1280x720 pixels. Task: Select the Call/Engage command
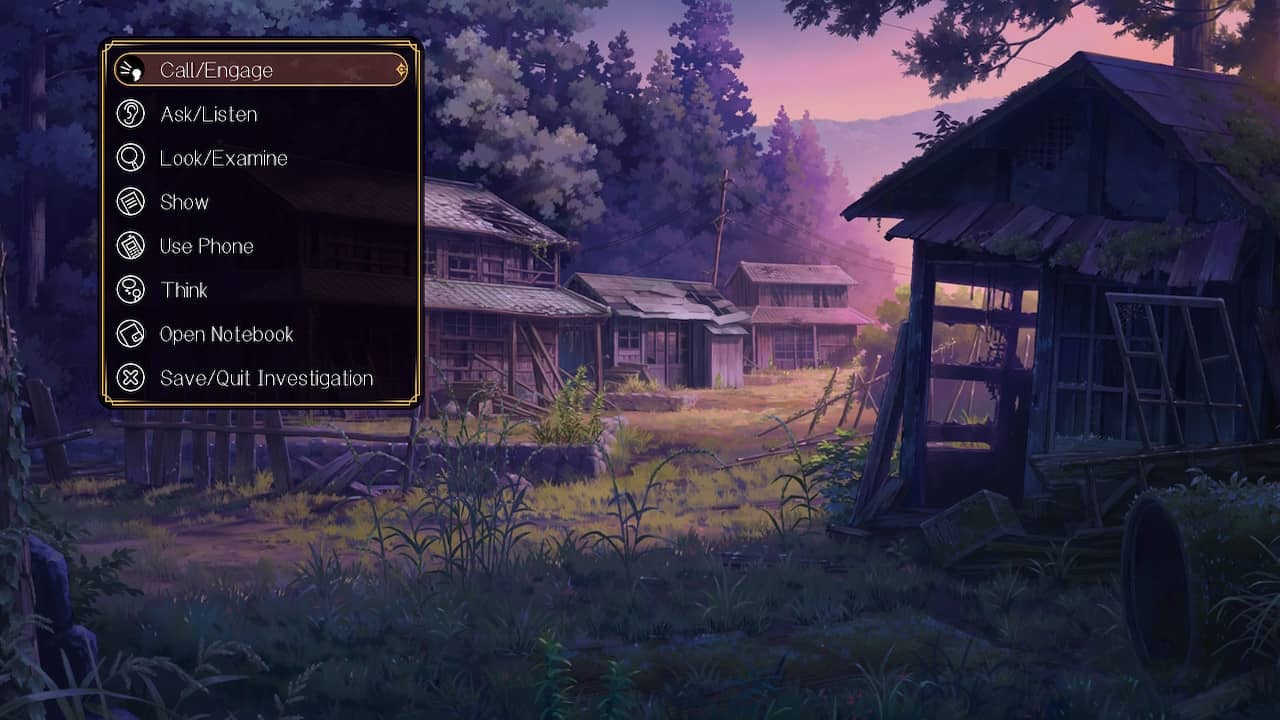pyautogui.click(x=216, y=70)
